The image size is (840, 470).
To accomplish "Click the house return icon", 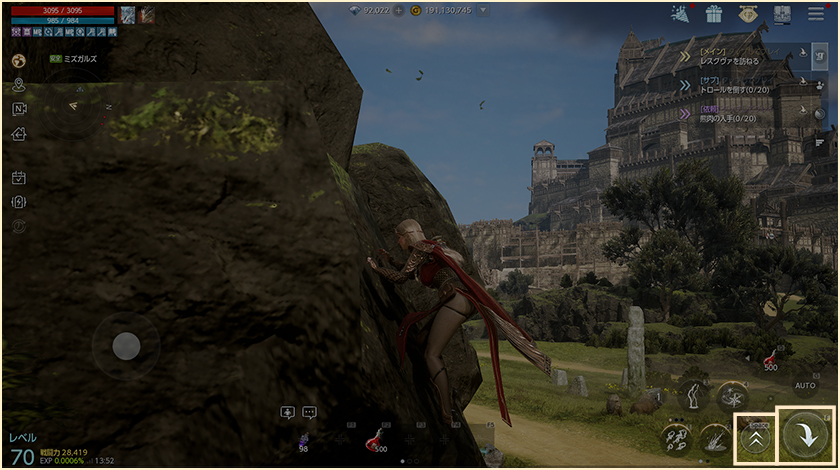I will pyautogui.click(x=19, y=134).
